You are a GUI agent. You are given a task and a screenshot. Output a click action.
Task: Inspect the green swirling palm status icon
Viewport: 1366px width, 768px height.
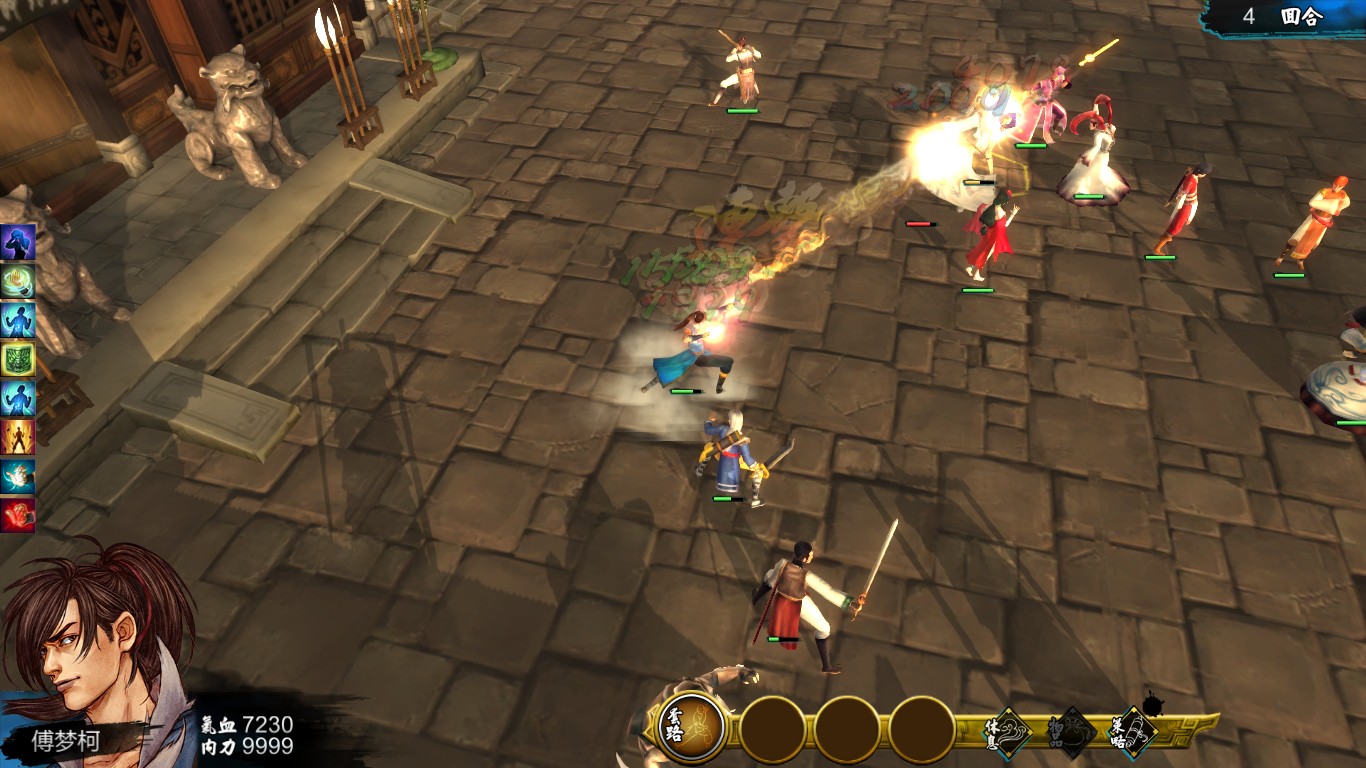(18, 280)
